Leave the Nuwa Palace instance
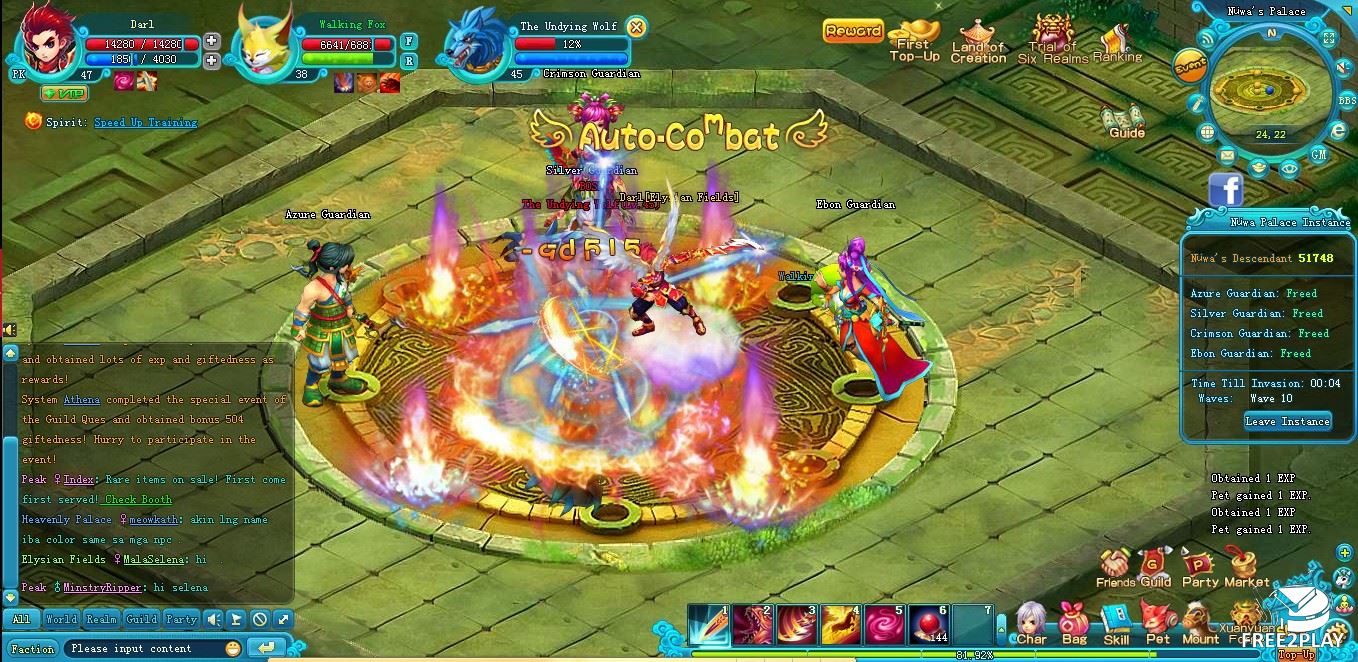This screenshot has height=662, width=1358. pos(1287,421)
